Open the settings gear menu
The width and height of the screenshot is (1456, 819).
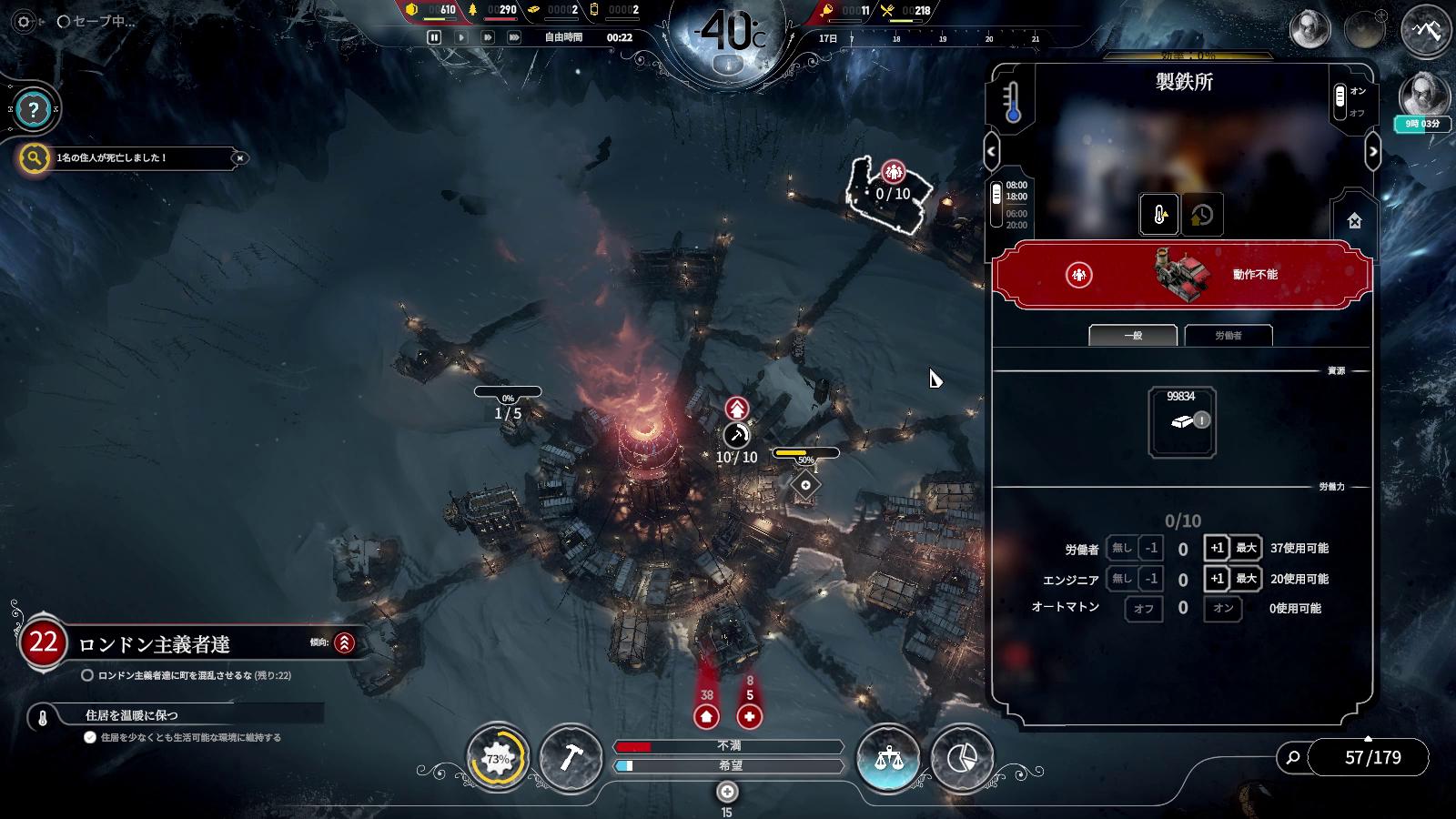pos(25,22)
